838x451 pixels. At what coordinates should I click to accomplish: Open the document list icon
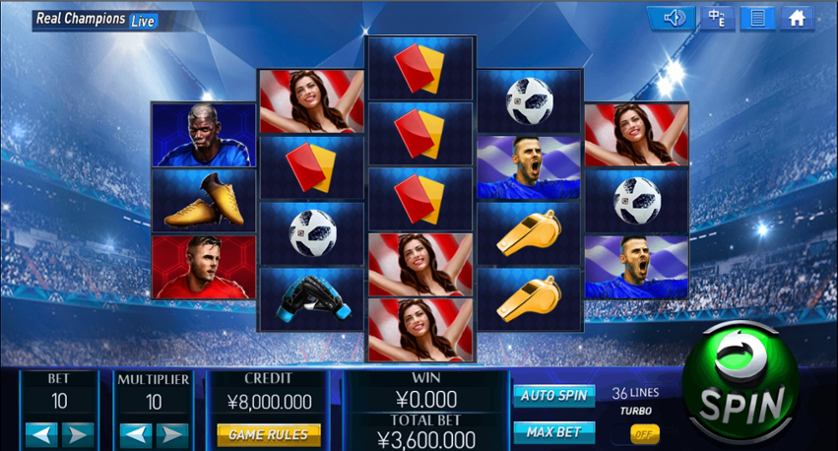point(757,18)
